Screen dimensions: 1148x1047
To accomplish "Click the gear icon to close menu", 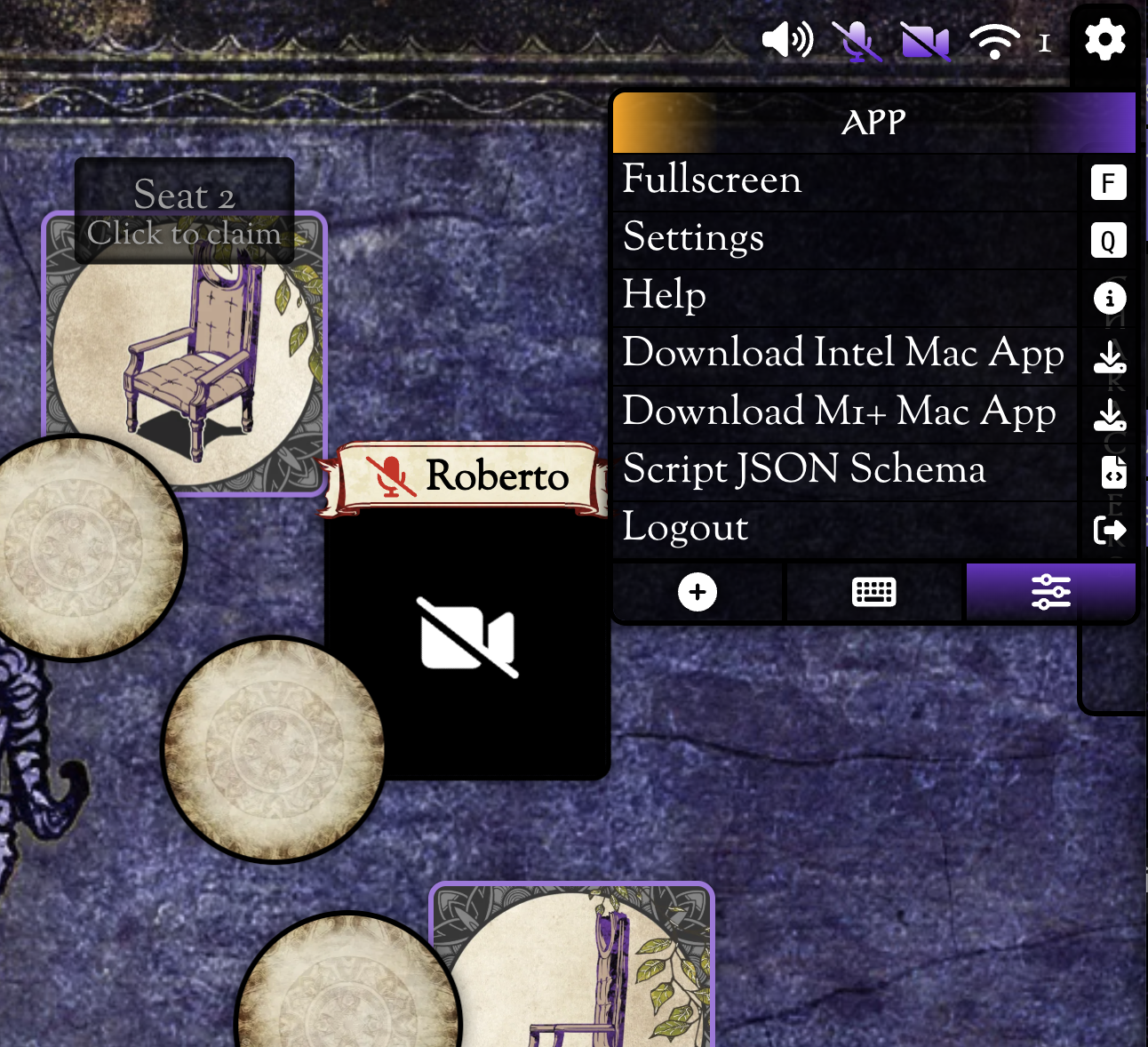I will (x=1104, y=41).
